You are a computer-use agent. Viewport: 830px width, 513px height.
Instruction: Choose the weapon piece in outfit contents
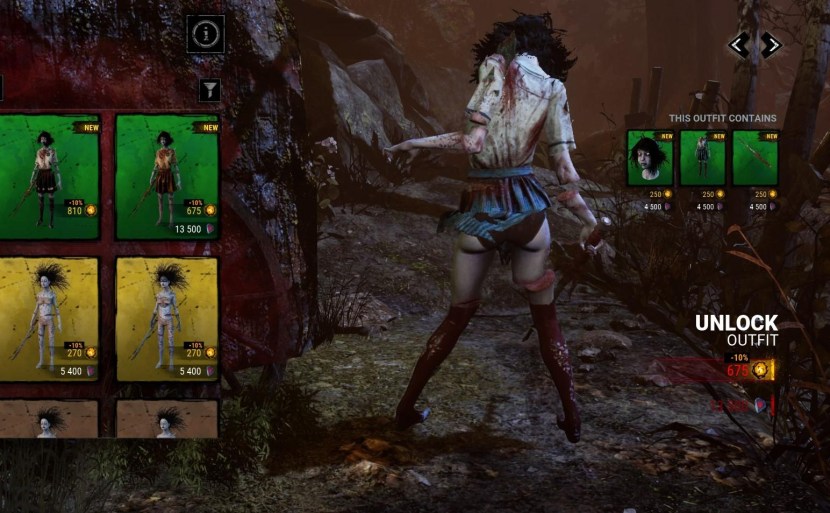[x=755, y=158]
